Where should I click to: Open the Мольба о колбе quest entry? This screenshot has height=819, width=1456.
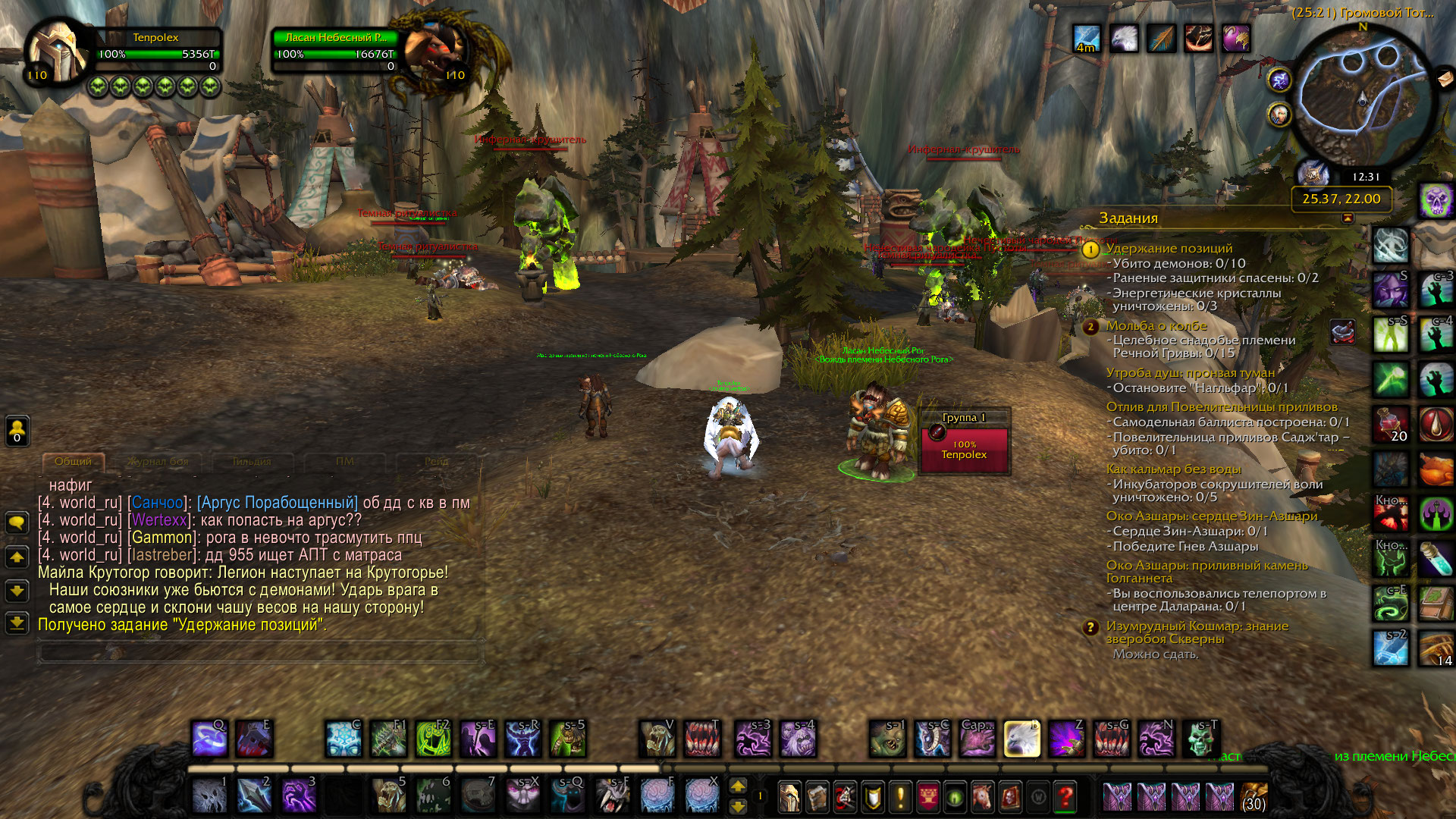point(1156,326)
